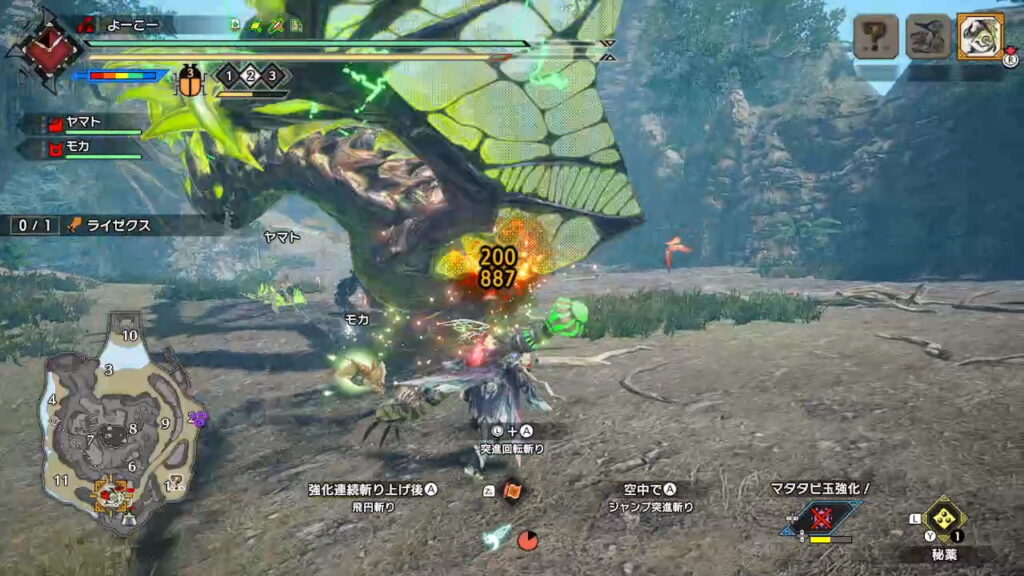Select the highlighted gold-framed monster icon
1024x576 pixels.
click(980, 37)
